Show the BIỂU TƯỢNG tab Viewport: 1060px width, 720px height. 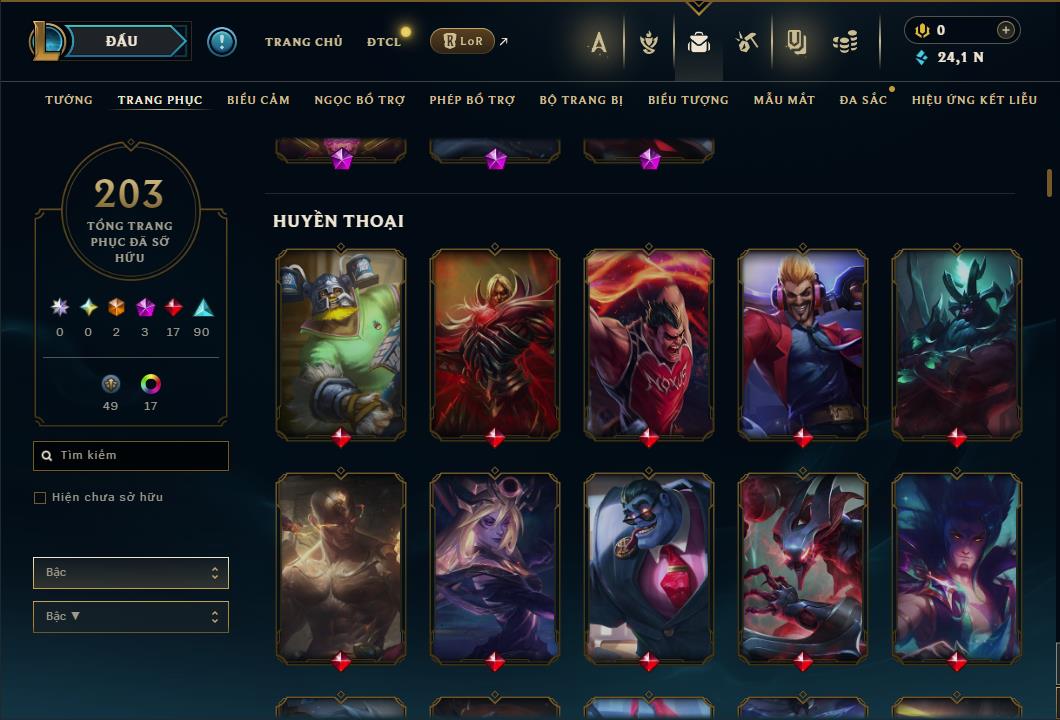tap(688, 100)
